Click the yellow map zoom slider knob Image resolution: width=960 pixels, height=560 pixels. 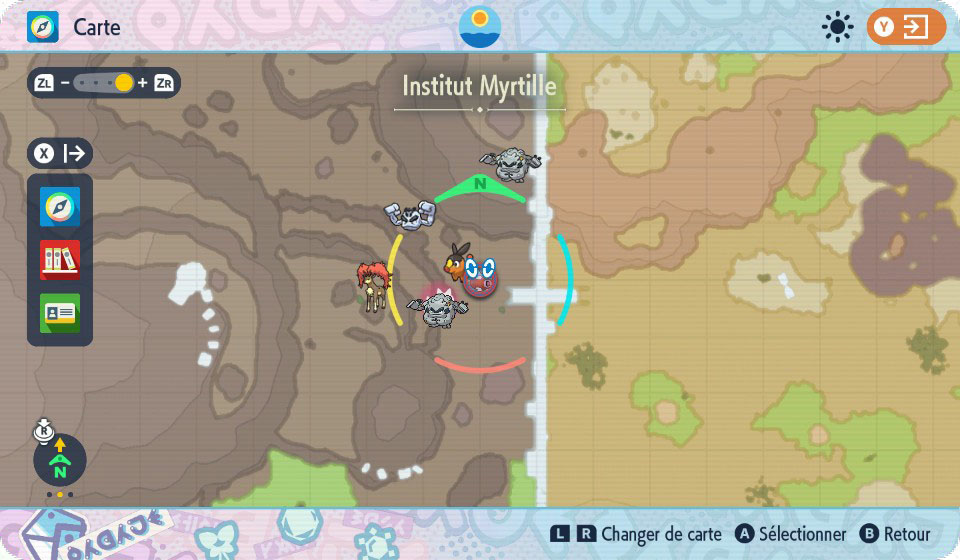coord(123,83)
